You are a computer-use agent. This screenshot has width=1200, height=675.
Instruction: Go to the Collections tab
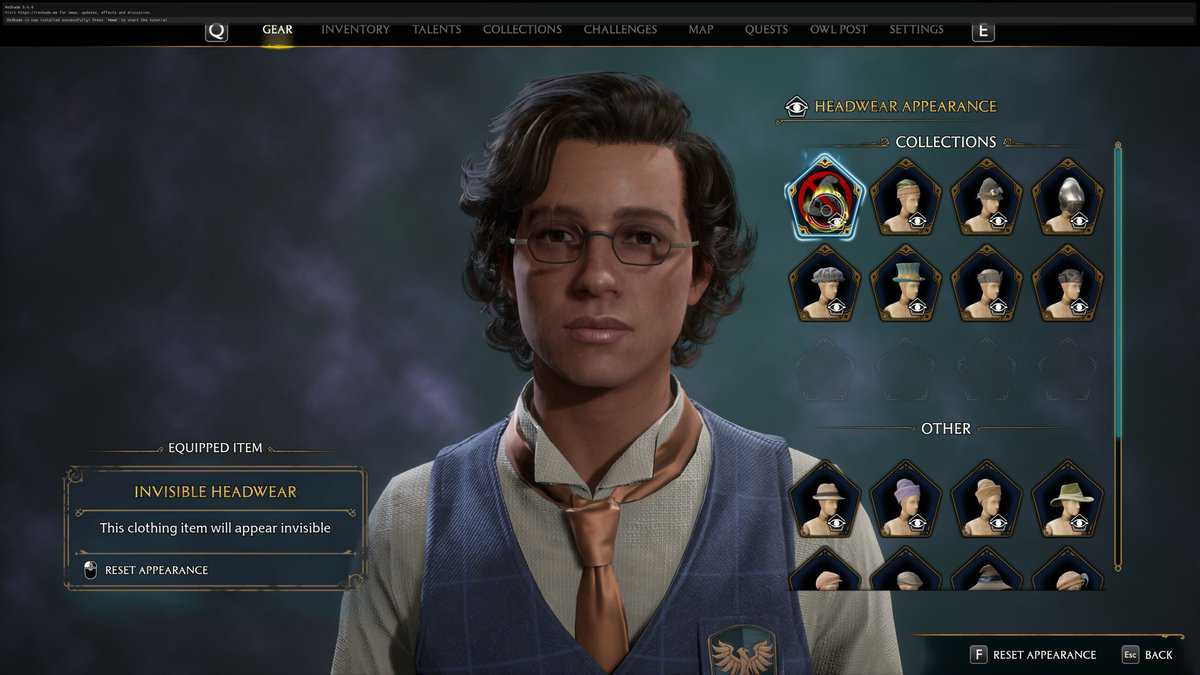tap(522, 29)
